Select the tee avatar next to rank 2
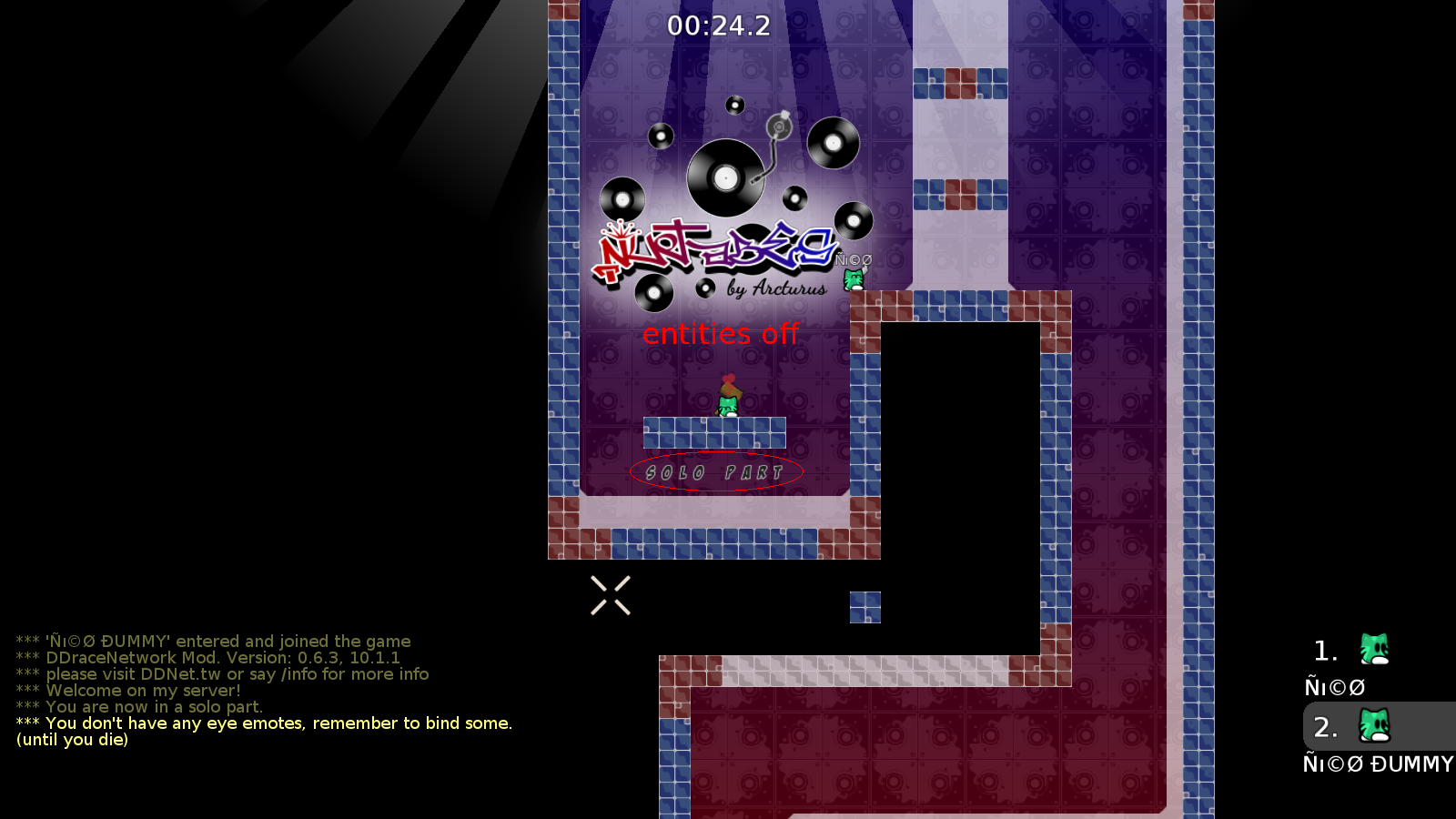 1374,726
